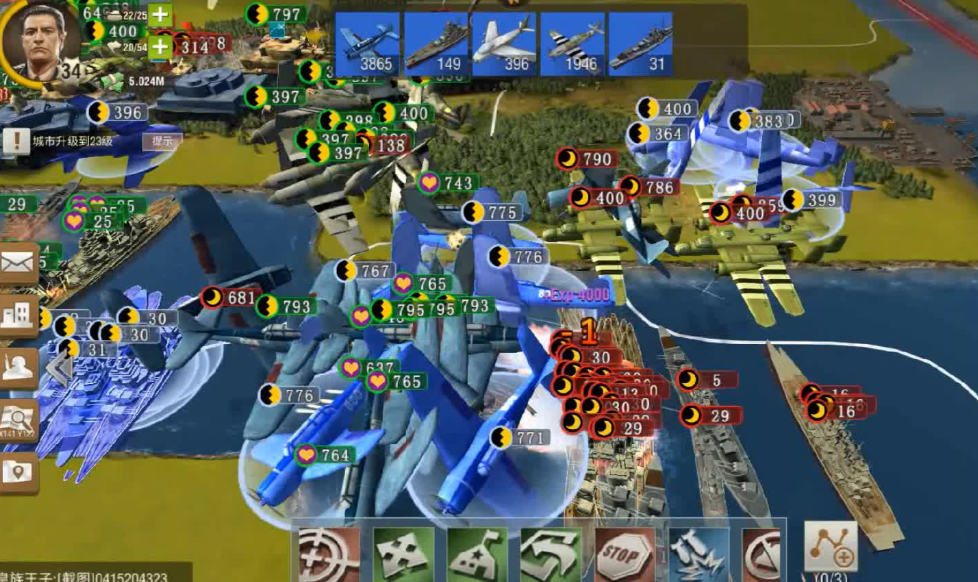Select the battleship squad card 149
Screen dimensions: 978x582
tap(436, 44)
